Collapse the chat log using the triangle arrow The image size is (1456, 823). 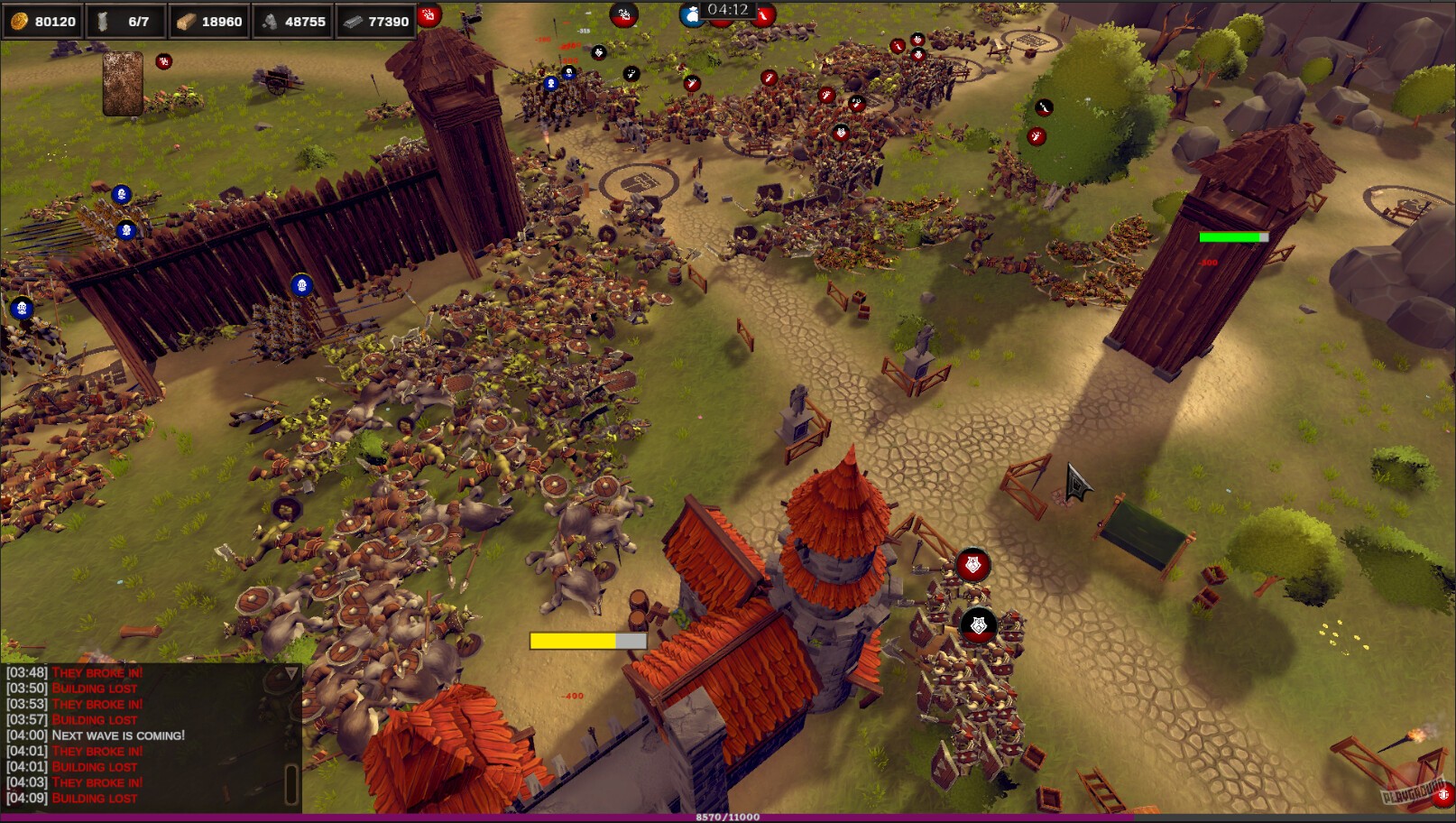292,671
